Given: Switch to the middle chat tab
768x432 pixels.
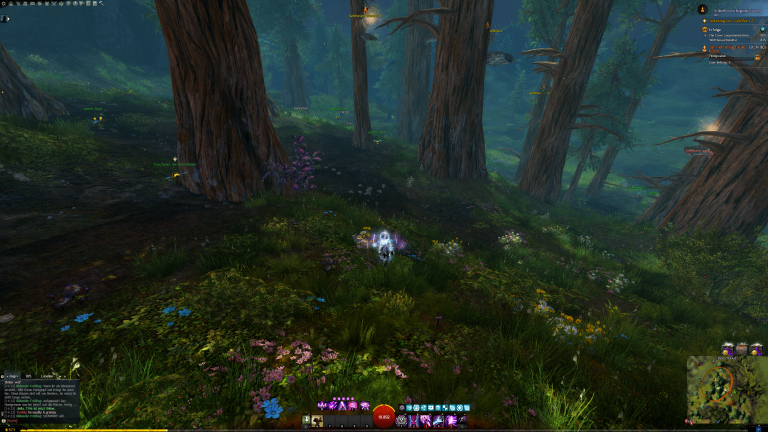Looking at the screenshot, I should point(29,376).
